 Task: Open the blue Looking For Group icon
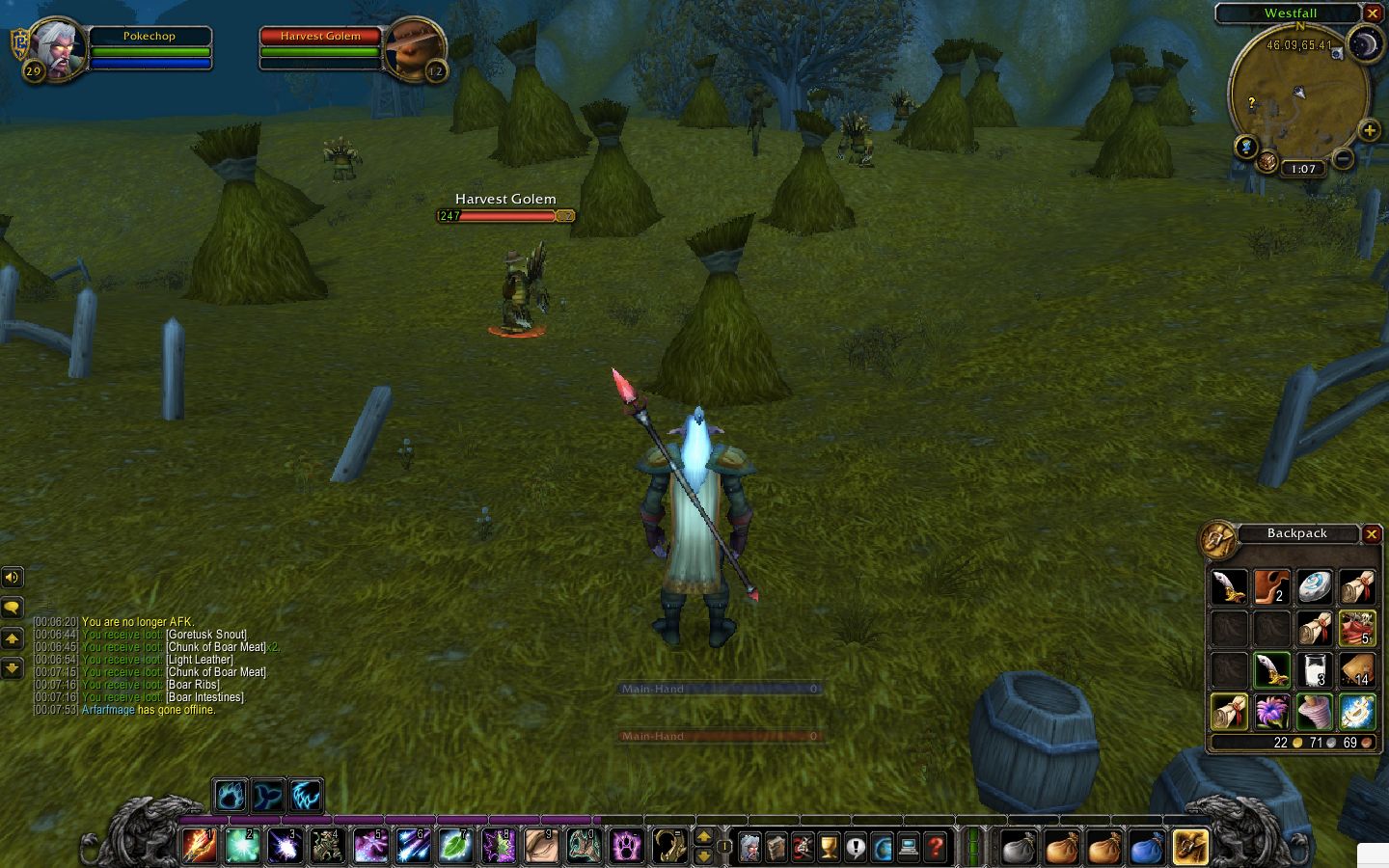[x=881, y=847]
